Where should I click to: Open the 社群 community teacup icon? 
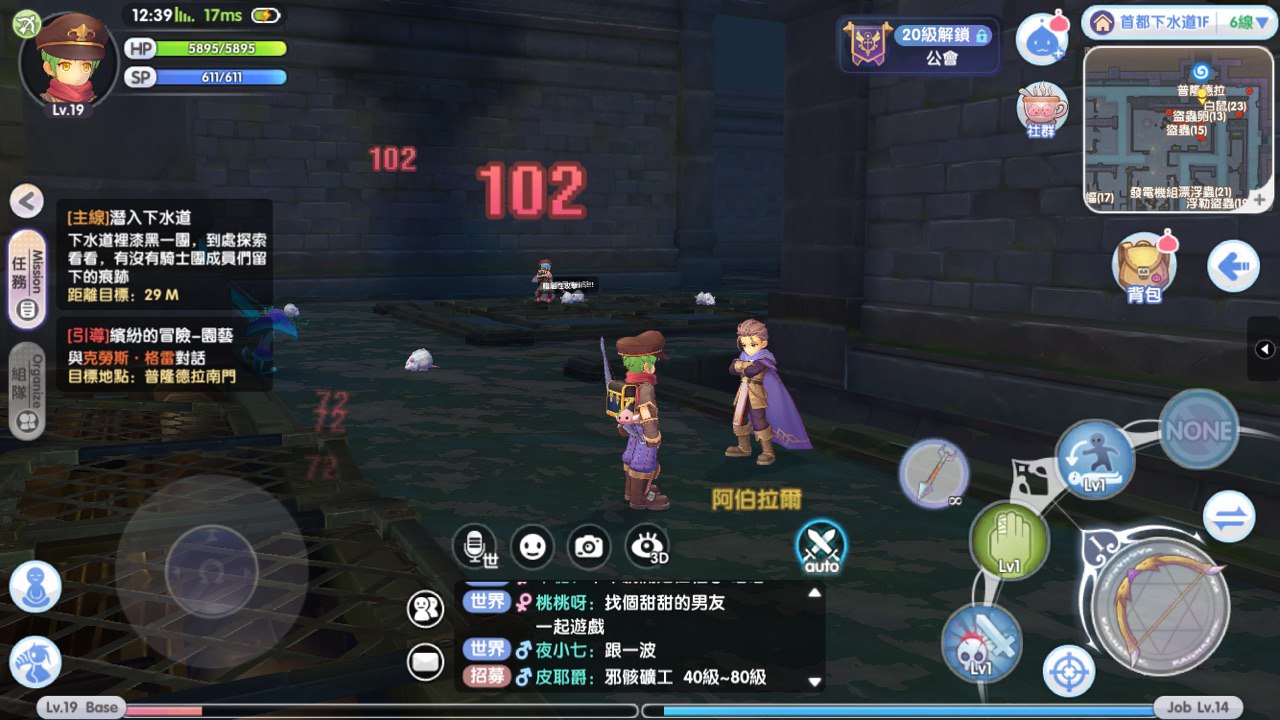click(x=1042, y=108)
